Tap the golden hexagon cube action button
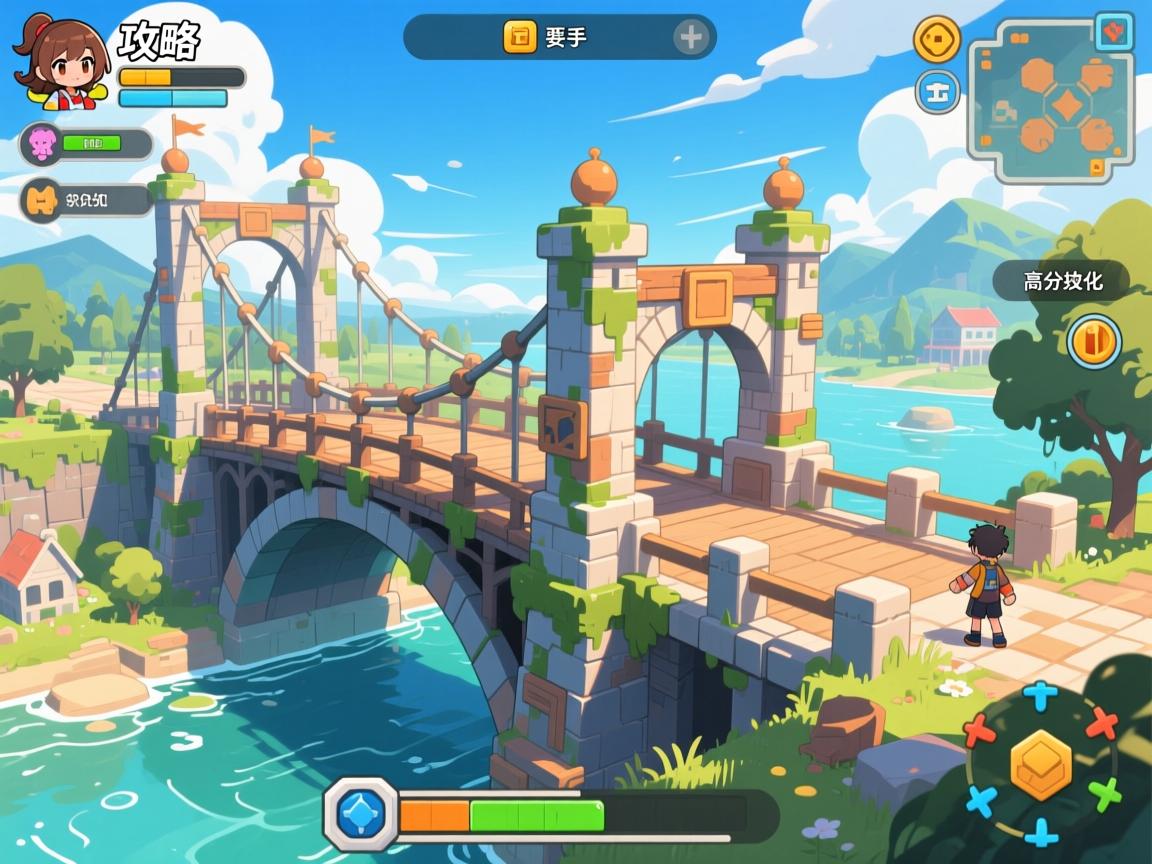The width and height of the screenshot is (1152, 864). (x=1041, y=764)
